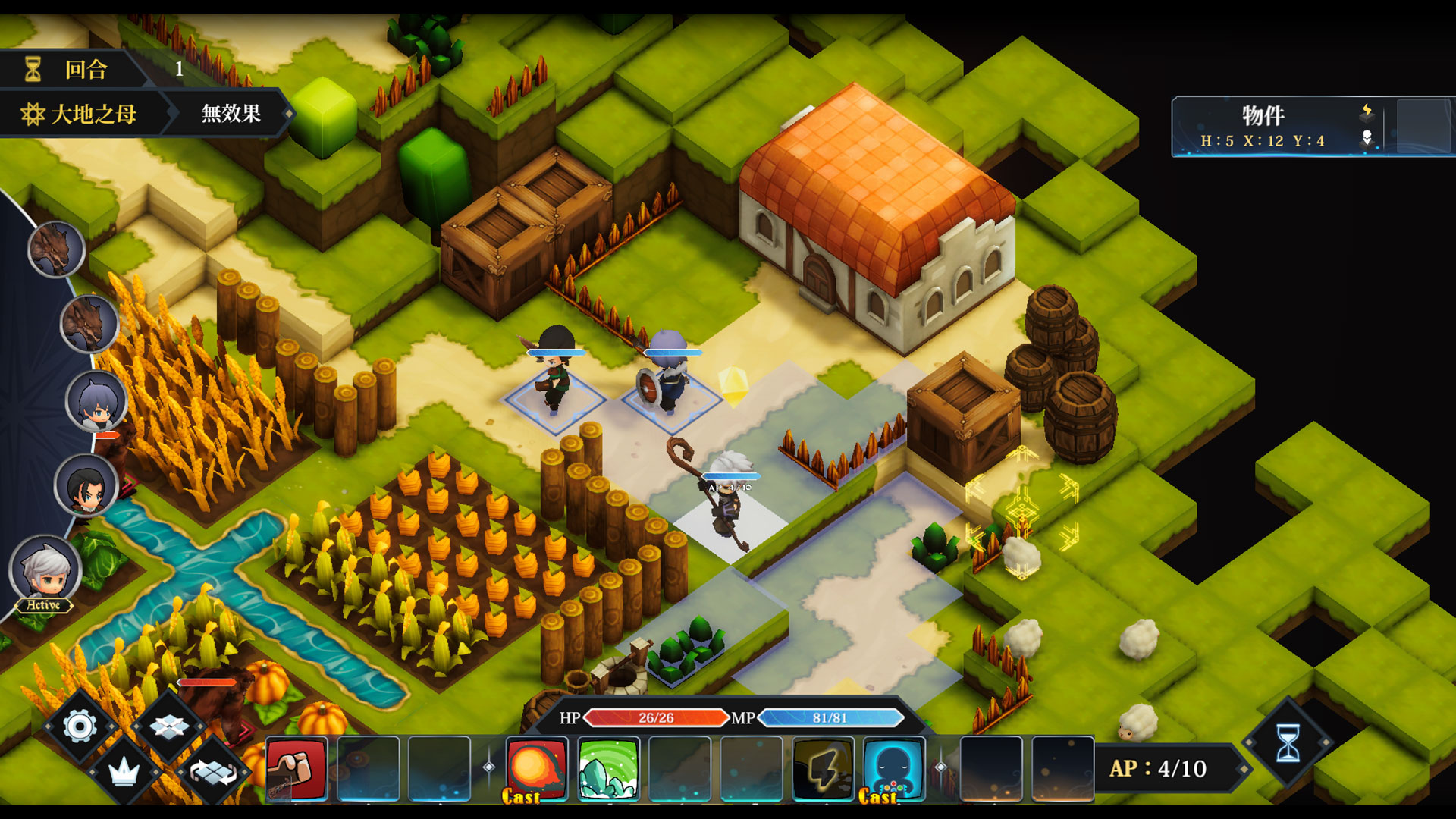Open the gear settings button
Screen dimensions: 1456x819
click(x=80, y=726)
